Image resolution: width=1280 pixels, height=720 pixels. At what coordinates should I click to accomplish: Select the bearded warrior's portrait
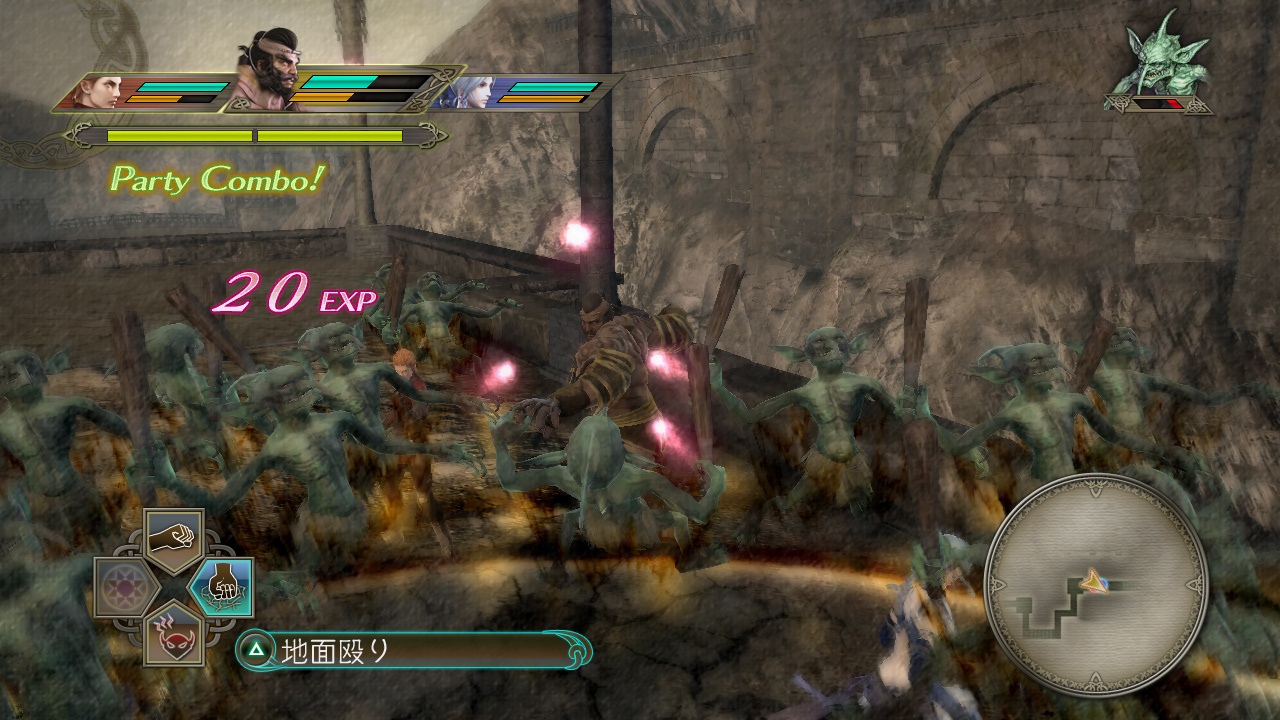point(270,55)
